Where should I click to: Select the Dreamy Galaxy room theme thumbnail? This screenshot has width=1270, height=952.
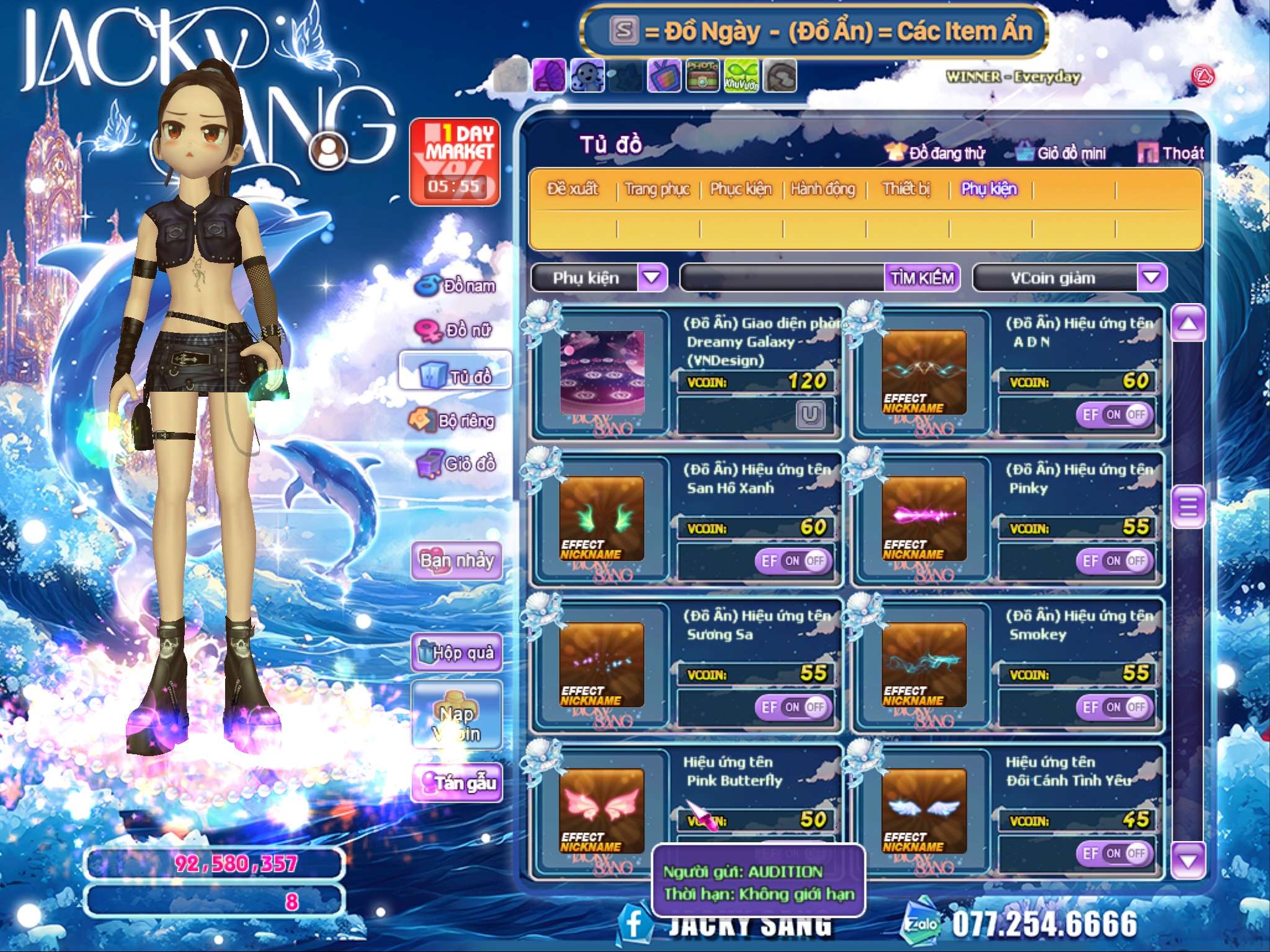602,372
